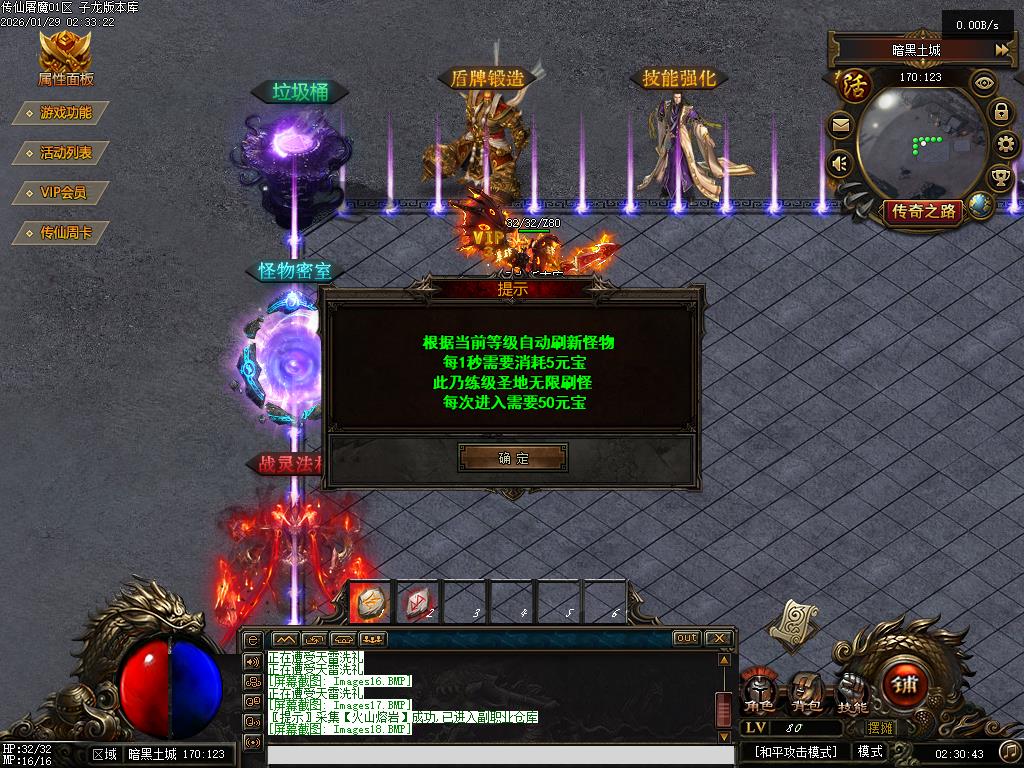Image resolution: width=1024 pixels, height=768 pixels.
Task: Open the 背包 backpack
Action: pos(805,692)
